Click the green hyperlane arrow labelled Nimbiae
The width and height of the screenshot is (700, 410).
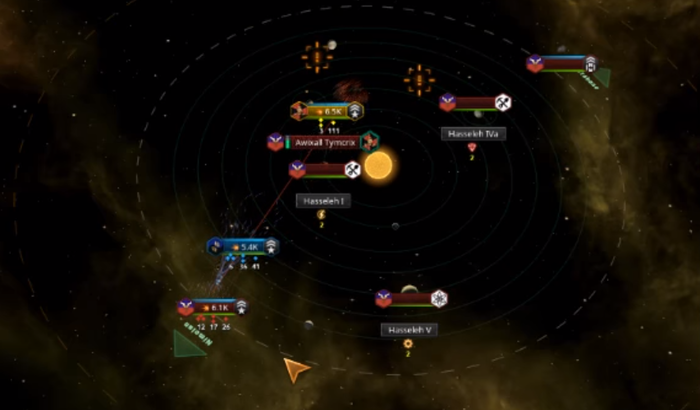pos(187,344)
